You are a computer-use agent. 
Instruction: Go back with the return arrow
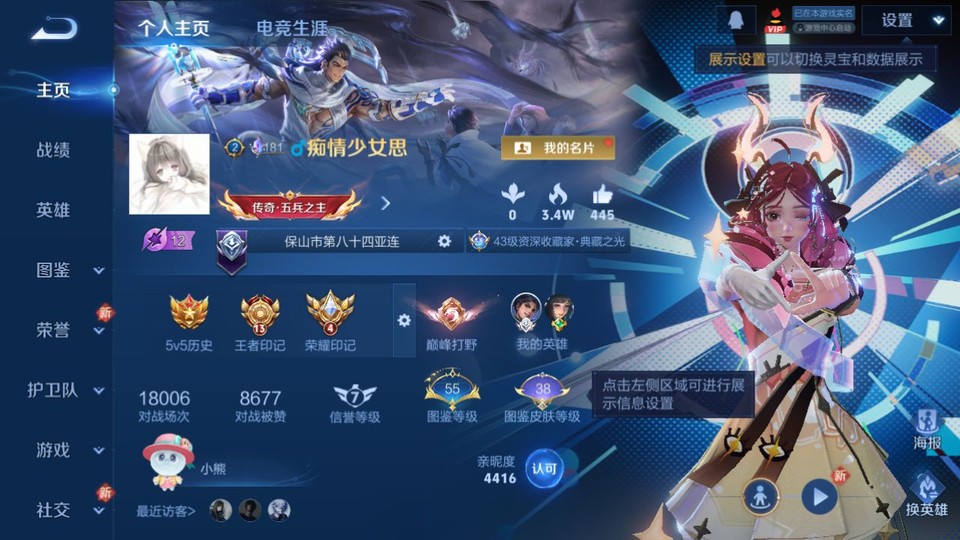click(54, 29)
